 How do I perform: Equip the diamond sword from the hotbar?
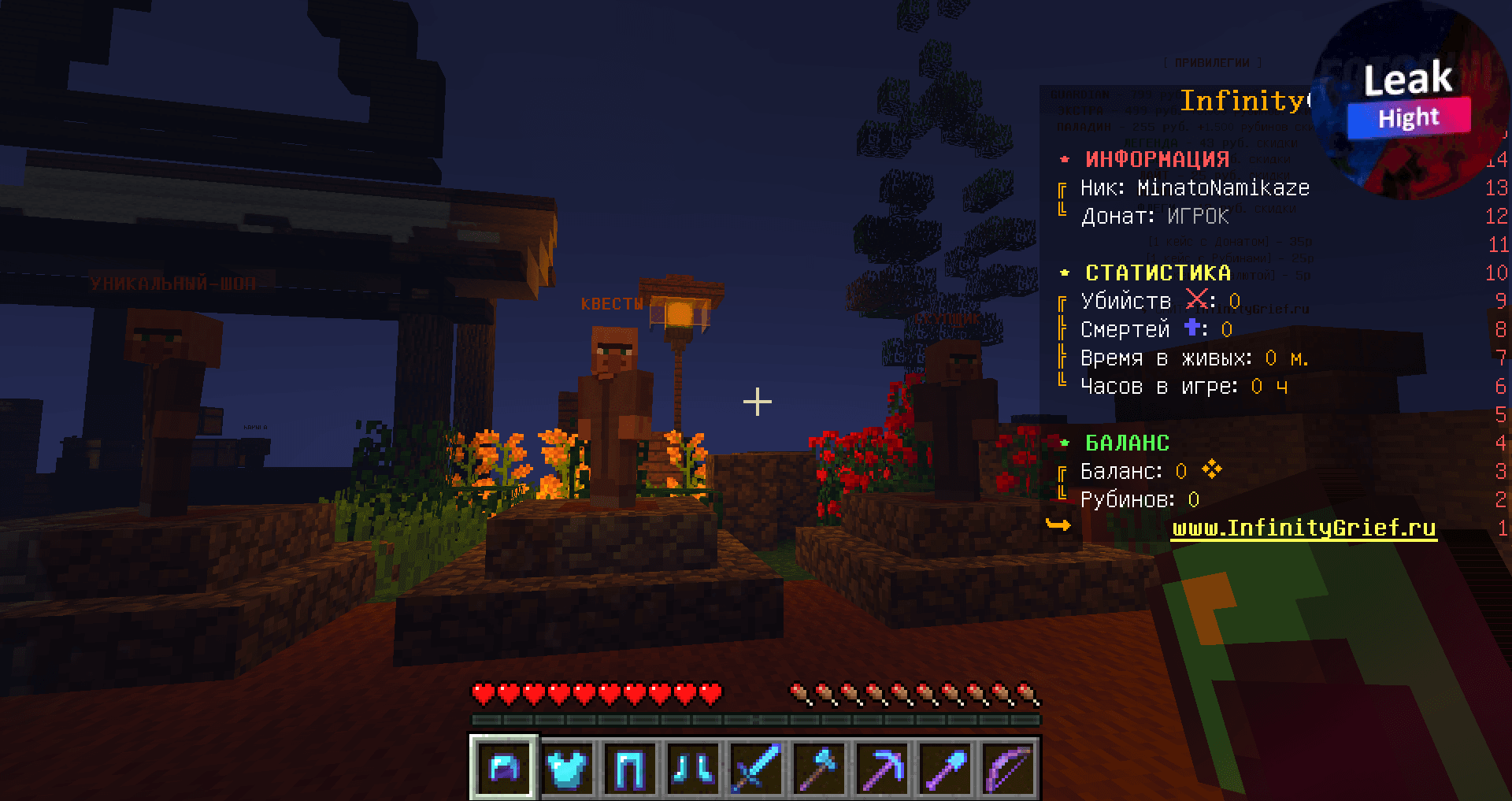(756, 767)
